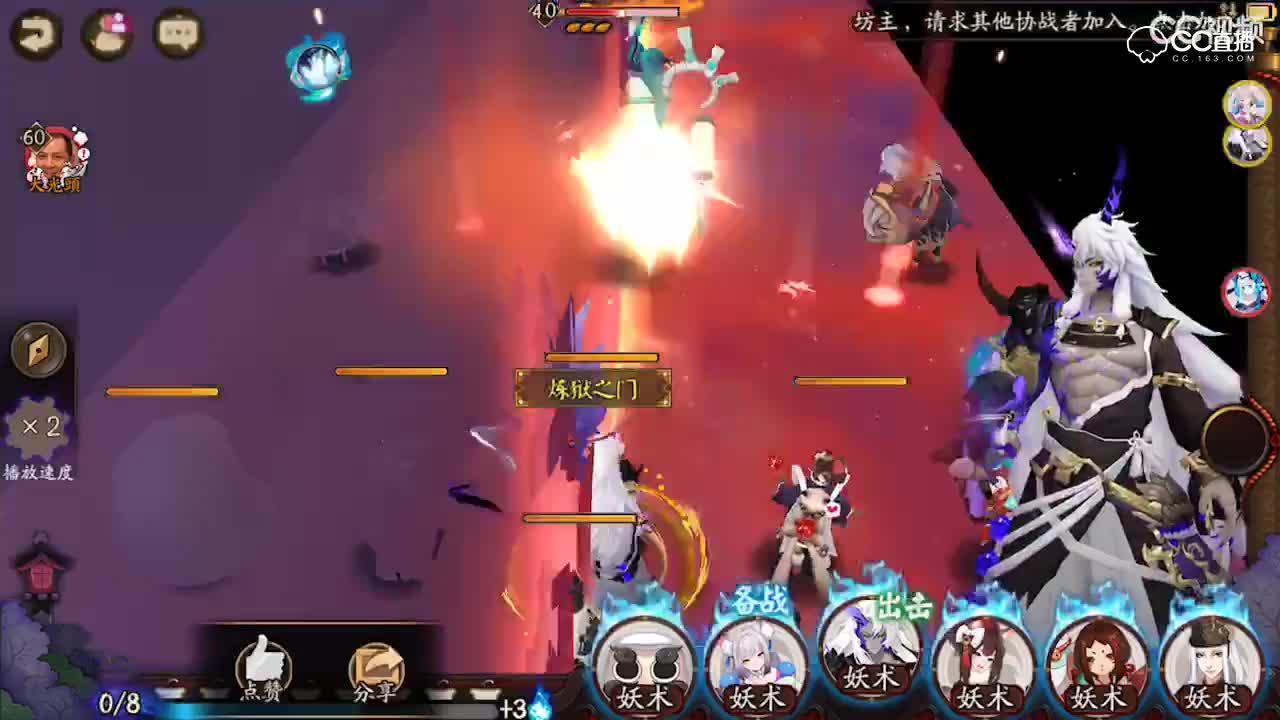
Task: Expand the 0/8 progress counter panel
Action: tap(120, 703)
